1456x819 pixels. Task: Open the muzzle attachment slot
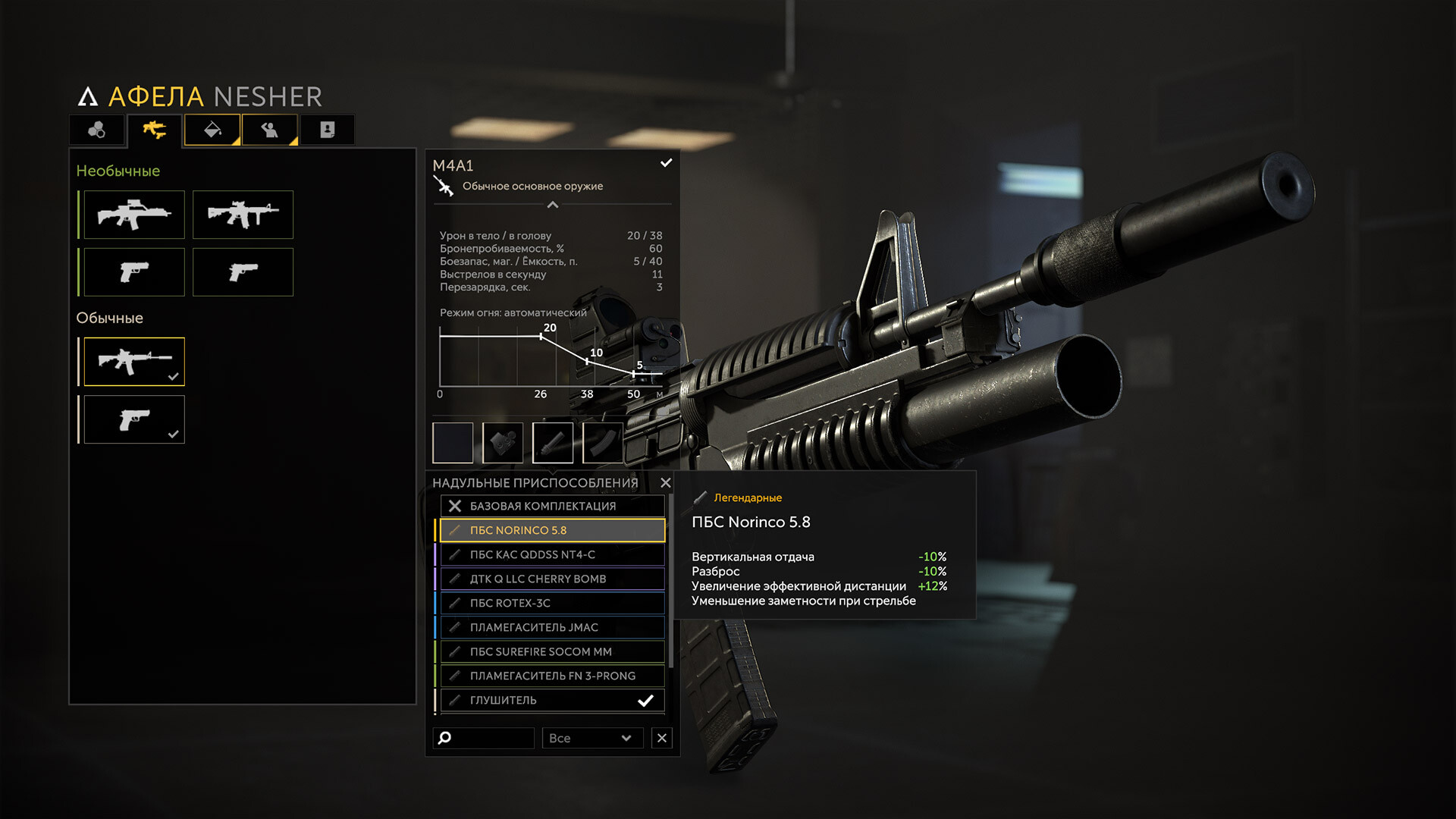553,443
